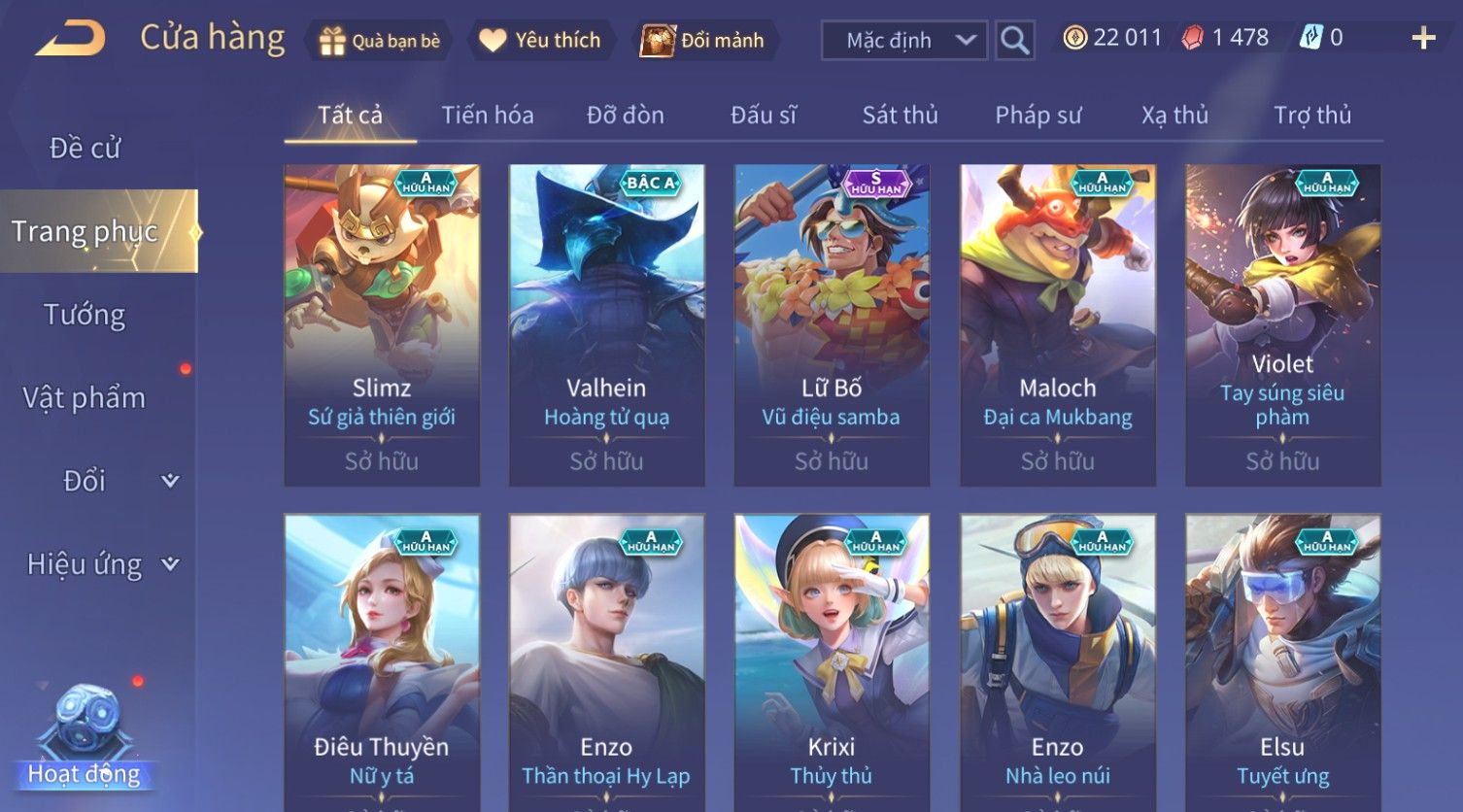Add currency with the plus button
The width and height of the screenshot is (1463, 812).
click(1423, 39)
